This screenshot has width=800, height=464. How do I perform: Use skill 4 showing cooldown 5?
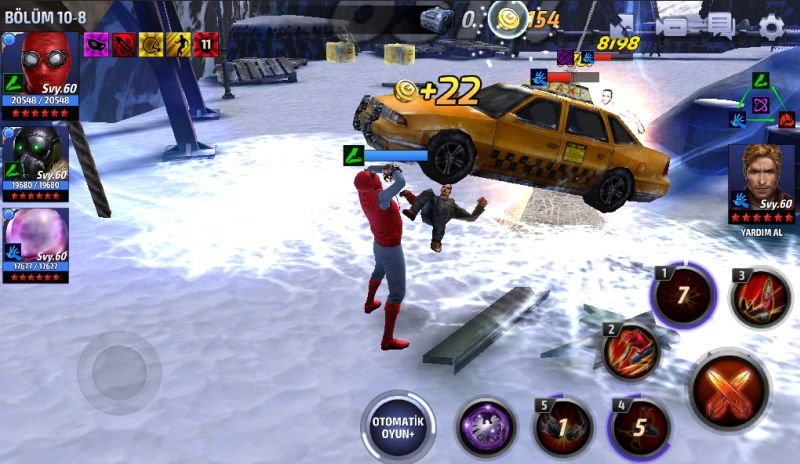click(x=639, y=428)
